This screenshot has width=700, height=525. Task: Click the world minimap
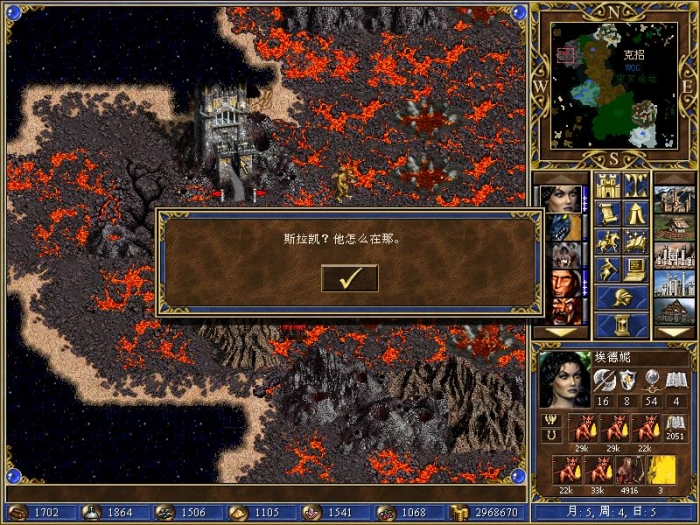pos(612,84)
